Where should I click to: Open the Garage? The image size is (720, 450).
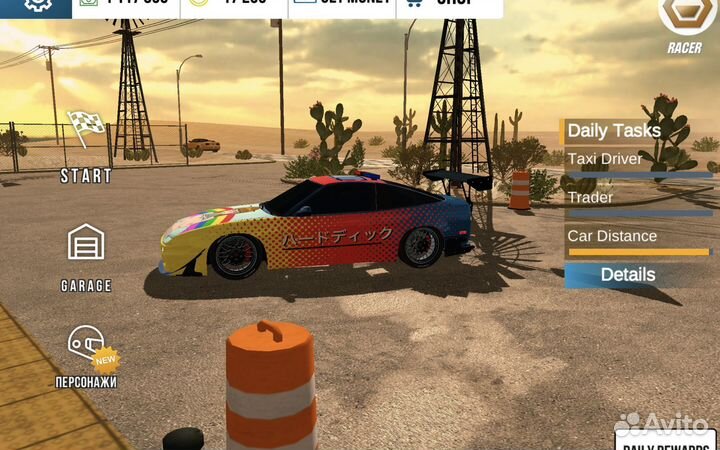pos(86,257)
